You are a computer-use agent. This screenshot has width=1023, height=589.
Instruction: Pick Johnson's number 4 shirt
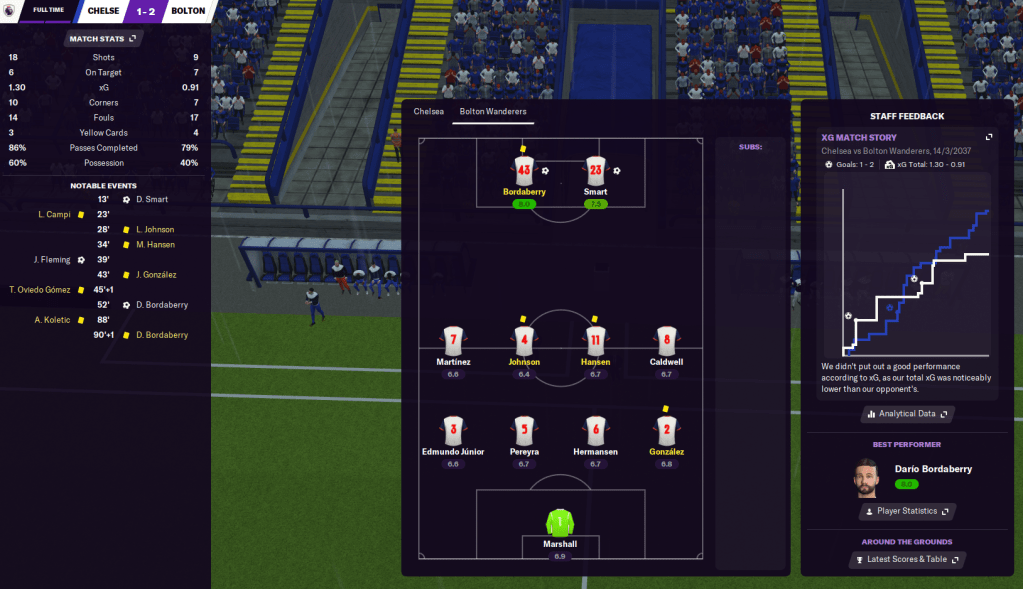pyautogui.click(x=524, y=338)
